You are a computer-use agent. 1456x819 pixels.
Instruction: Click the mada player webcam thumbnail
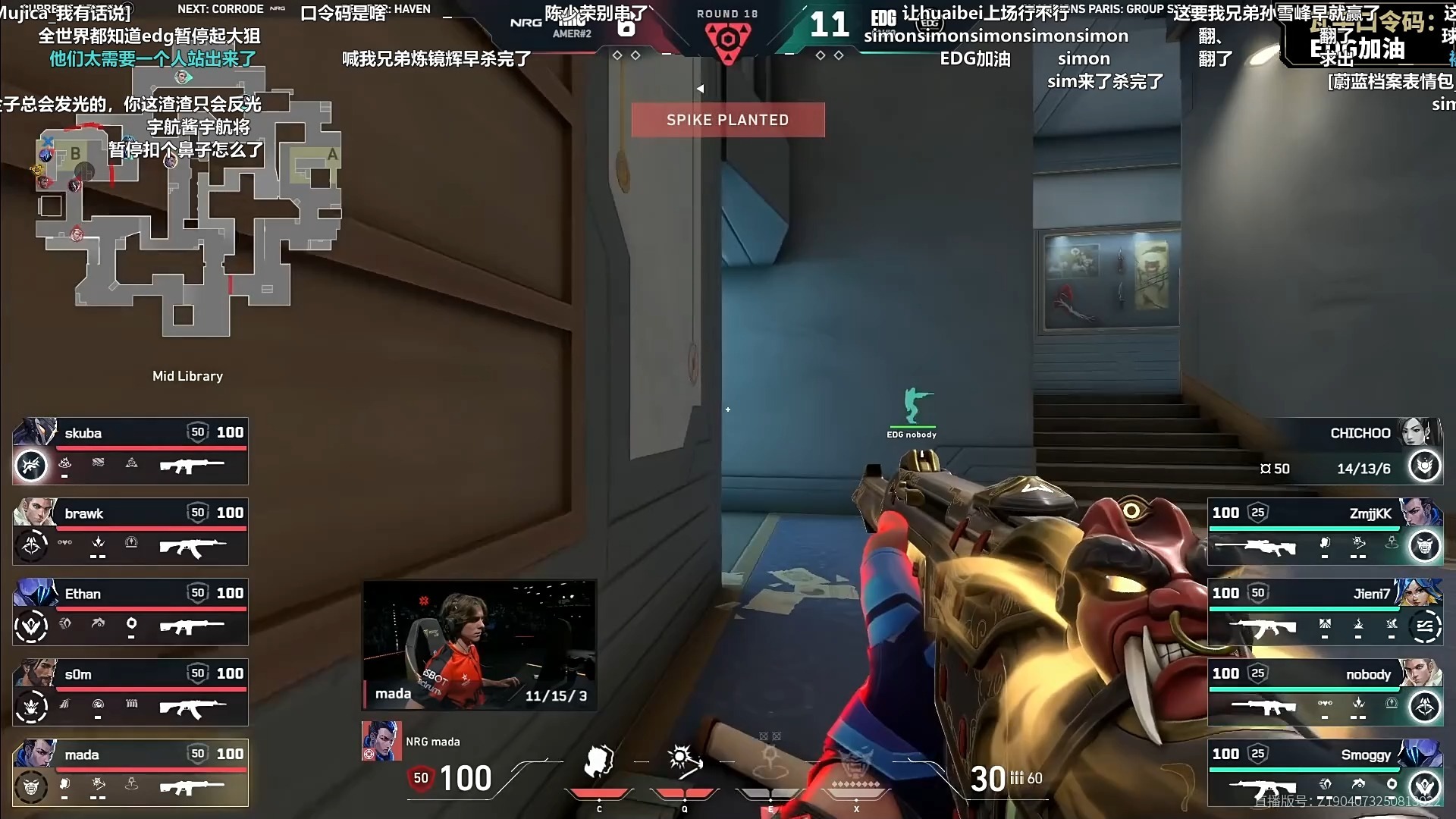pos(479,645)
